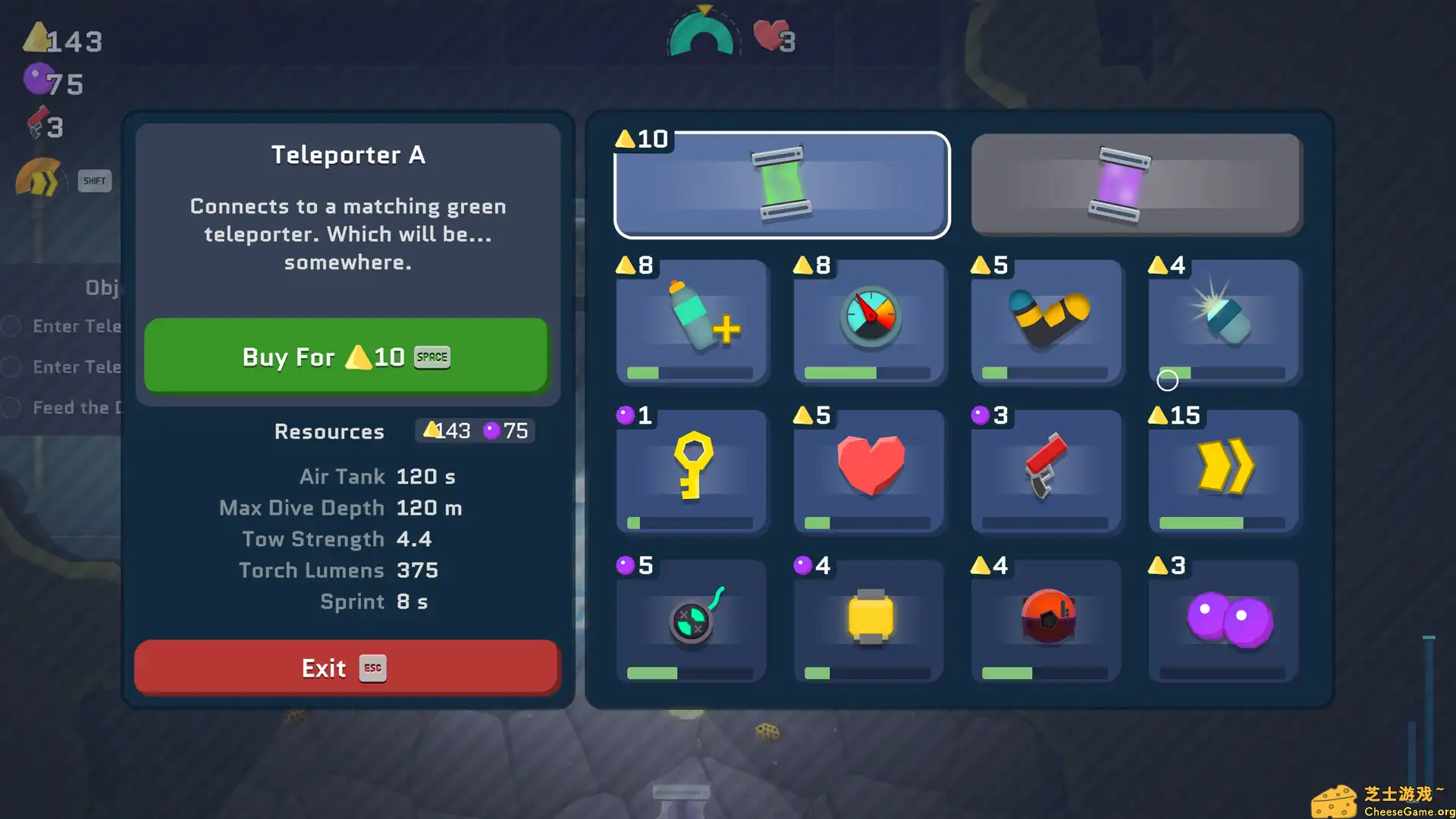Exit the shop menu
1456x819 pixels.
pos(346,667)
